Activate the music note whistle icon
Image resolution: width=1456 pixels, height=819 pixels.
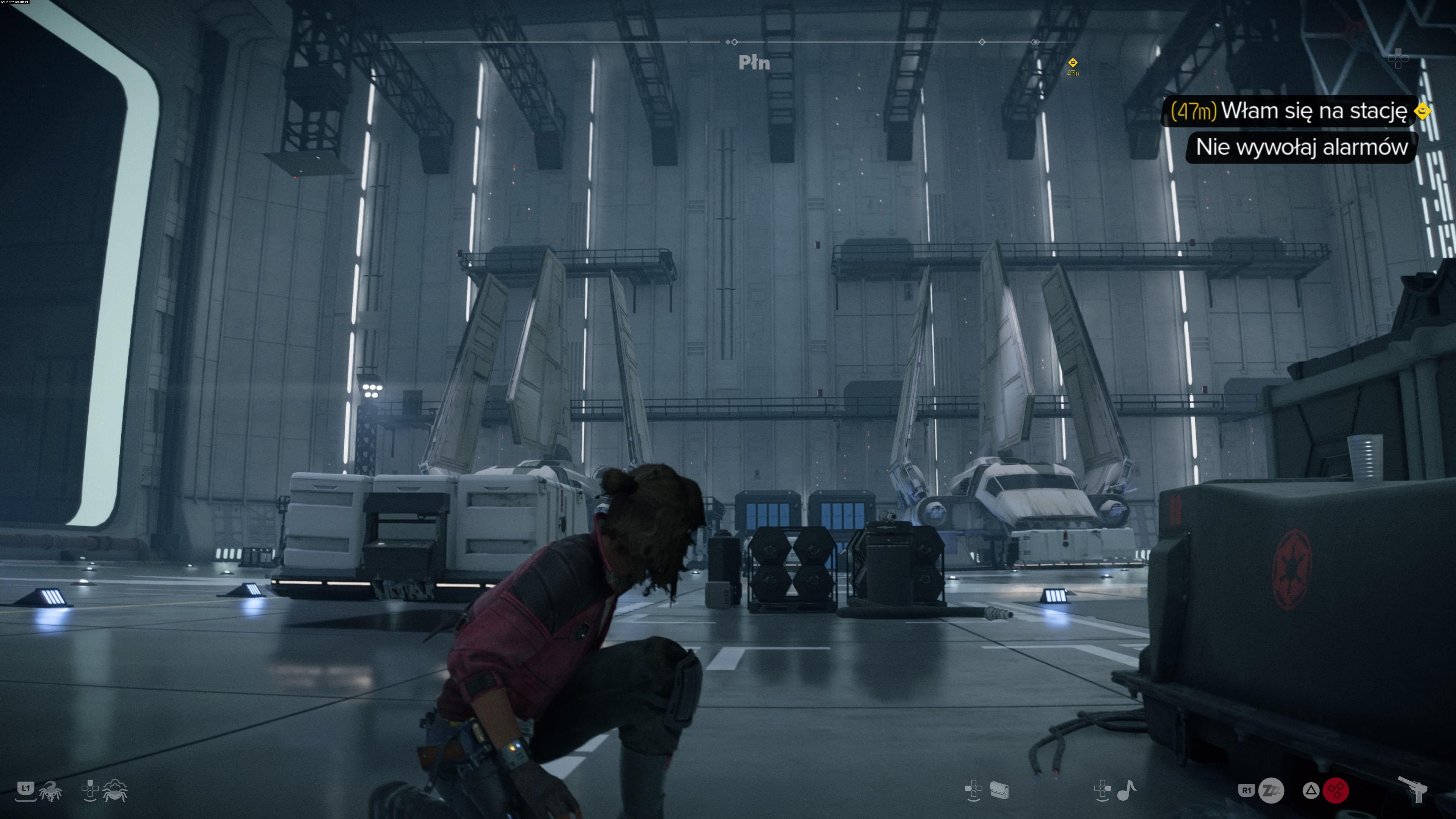click(x=1127, y=790)
